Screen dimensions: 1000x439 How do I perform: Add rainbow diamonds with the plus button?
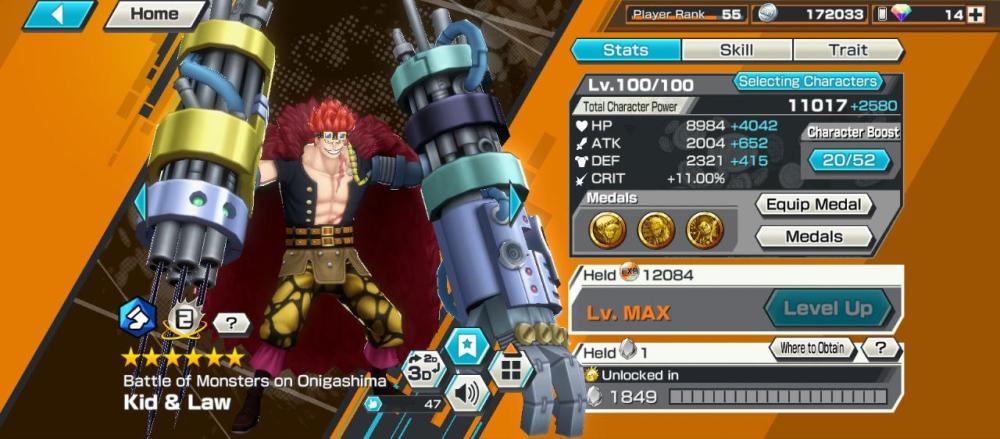(976, 14)
